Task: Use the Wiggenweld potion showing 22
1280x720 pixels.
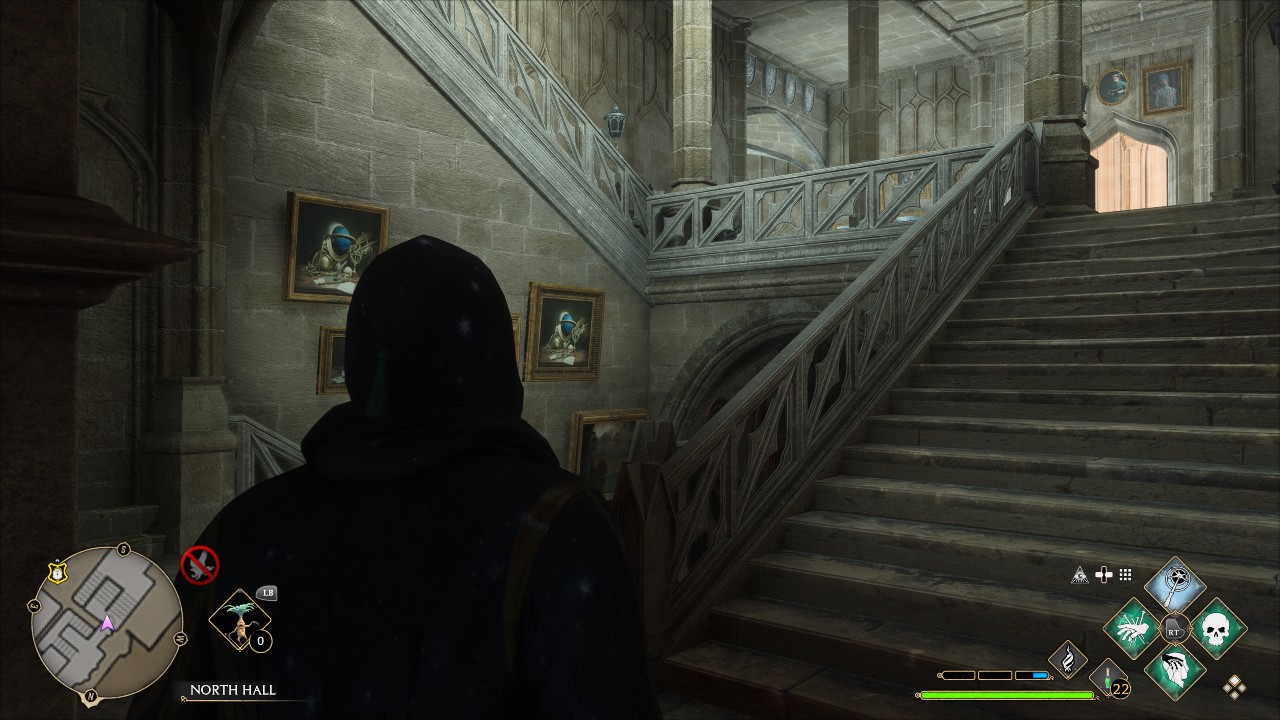Action: 1107,683
